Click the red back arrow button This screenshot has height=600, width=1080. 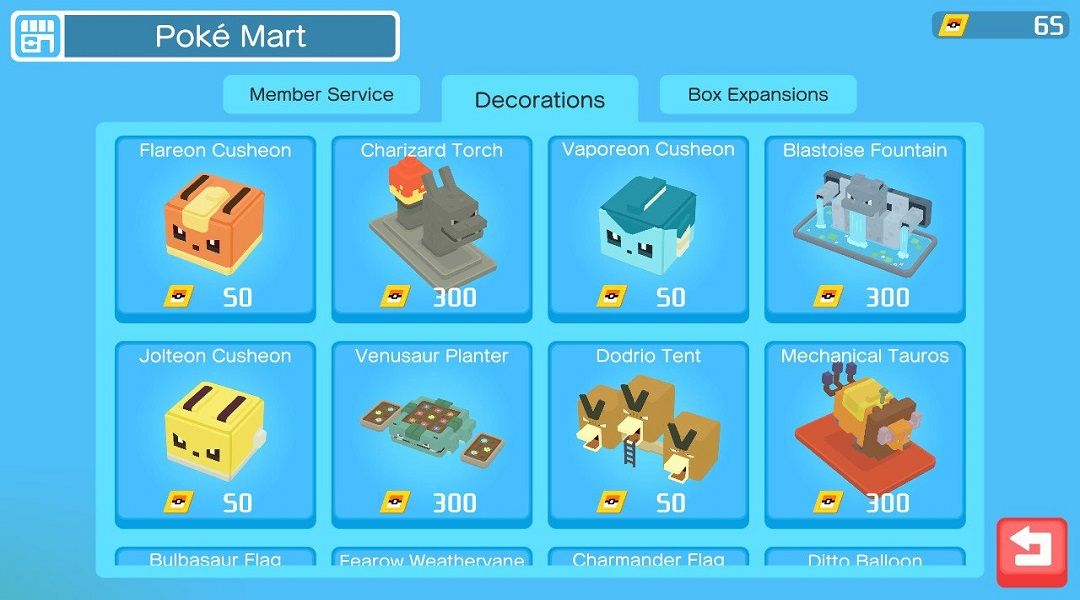(x=1031, y=551)
